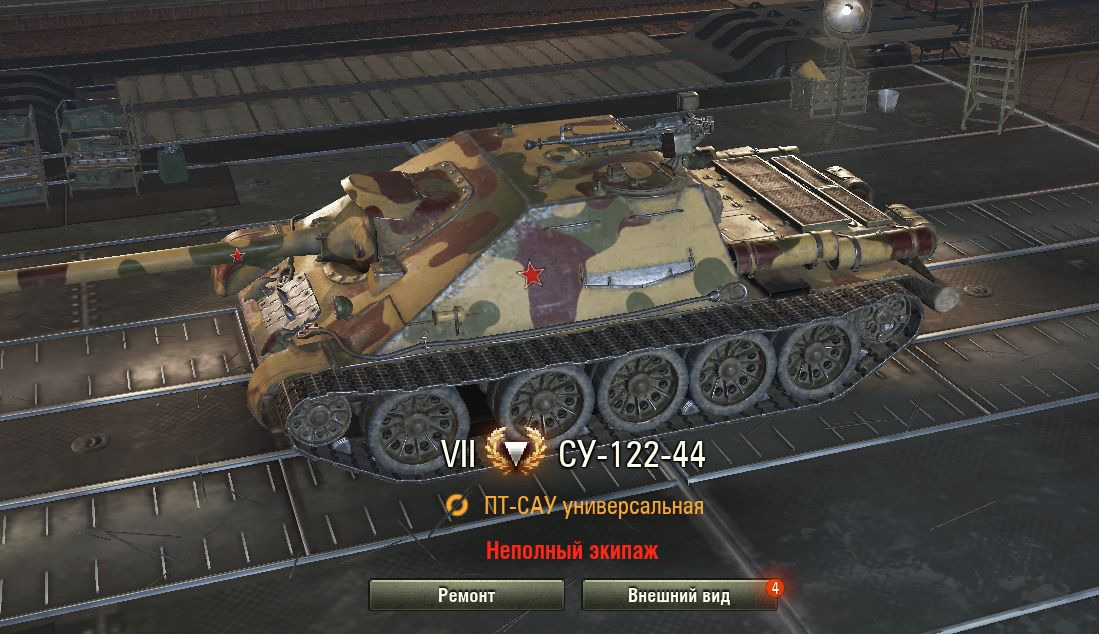The height and width of the screenshot is (634, 1099).
Task: Open the Внешний вид customization menu
Action: [x=679, y=596]
